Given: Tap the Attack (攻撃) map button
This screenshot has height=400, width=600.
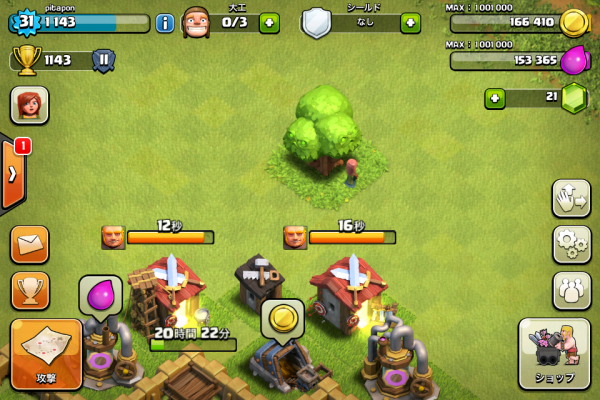Looking at the screenshot, I should (x=46, y=353).
